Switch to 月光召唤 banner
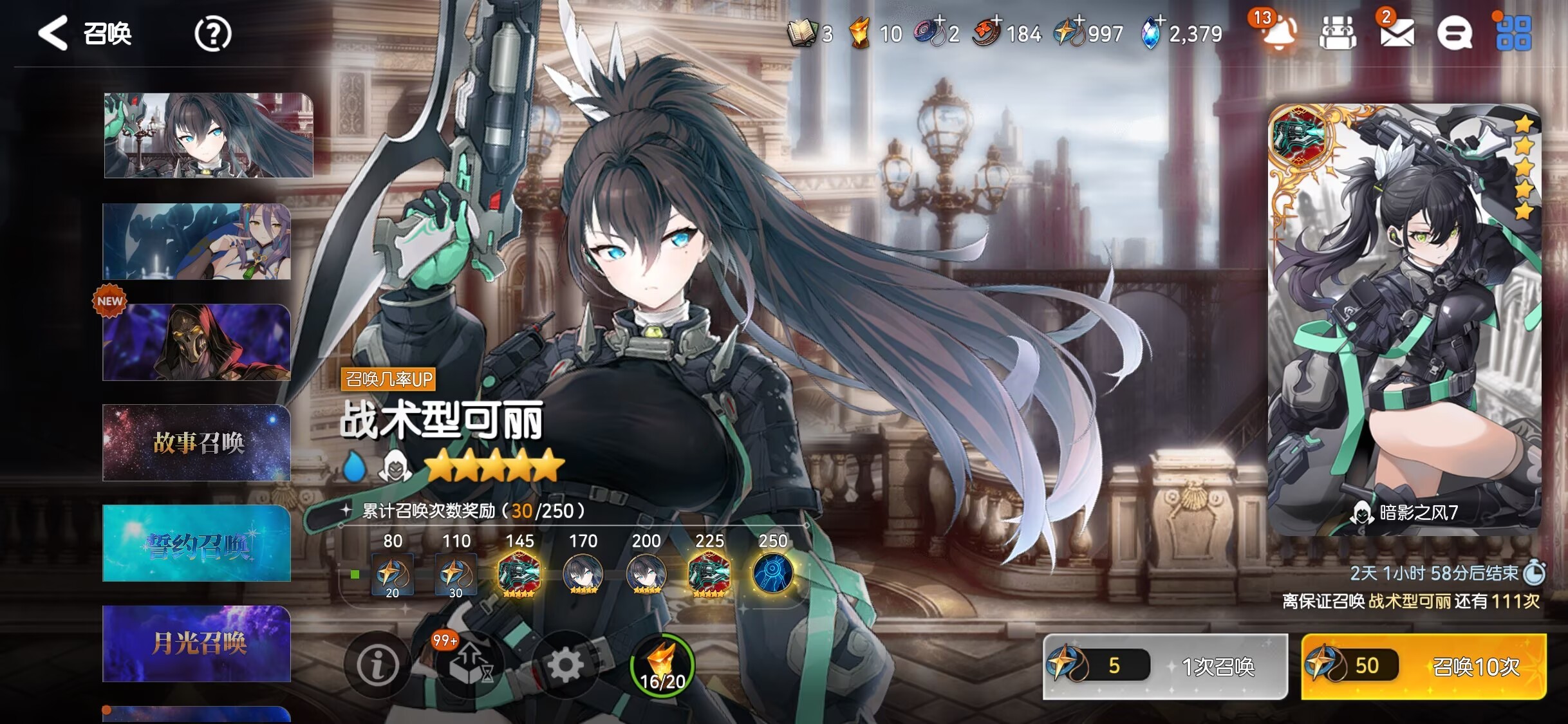Viewport: 1568px width, 724px height. click(x=197, y=644)
